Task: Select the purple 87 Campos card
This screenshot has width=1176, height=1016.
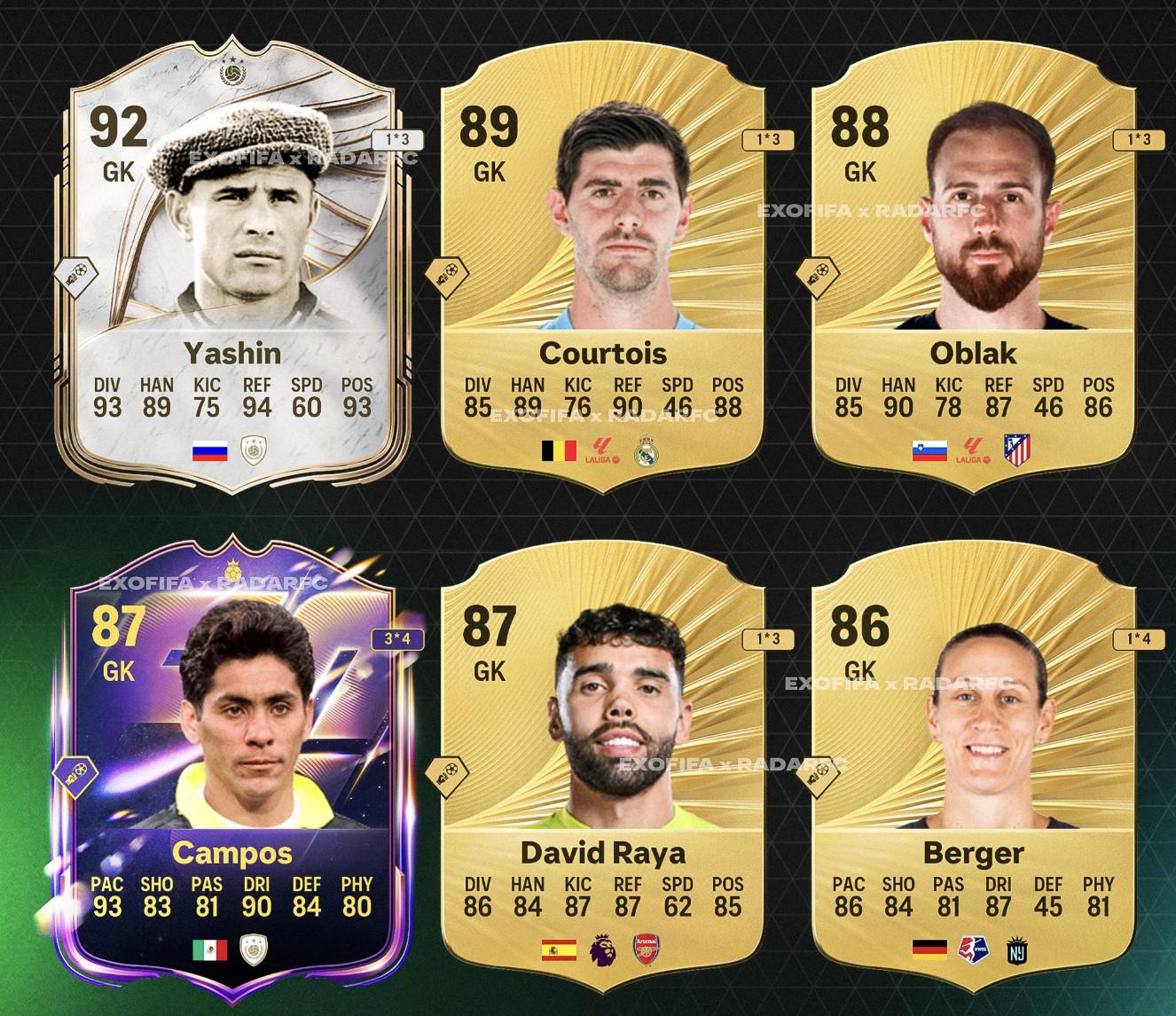Action: (232, 762)
